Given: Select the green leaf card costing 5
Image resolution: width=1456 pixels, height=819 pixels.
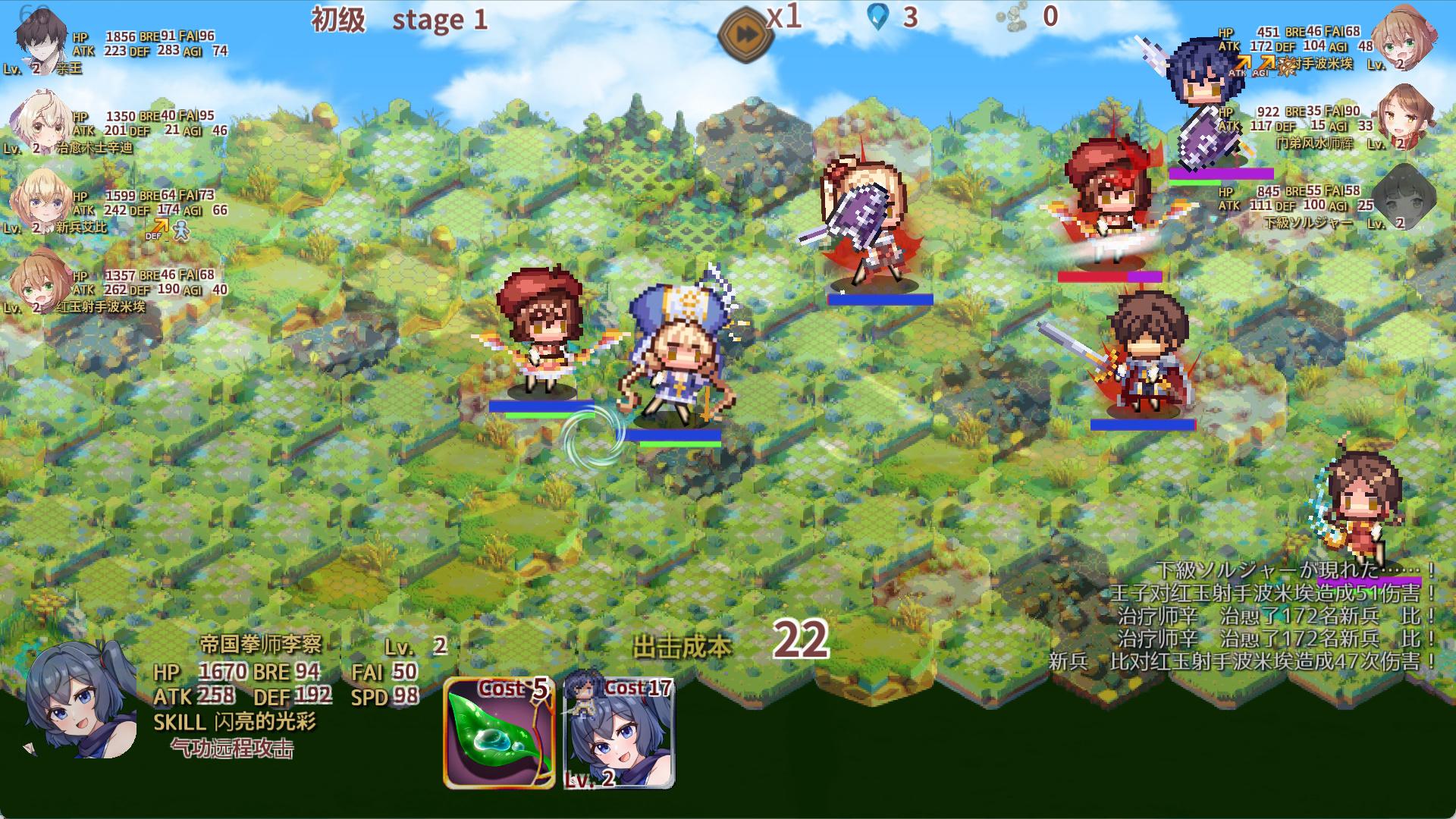Looking at the screenshot, I should (x=499, y=733).
